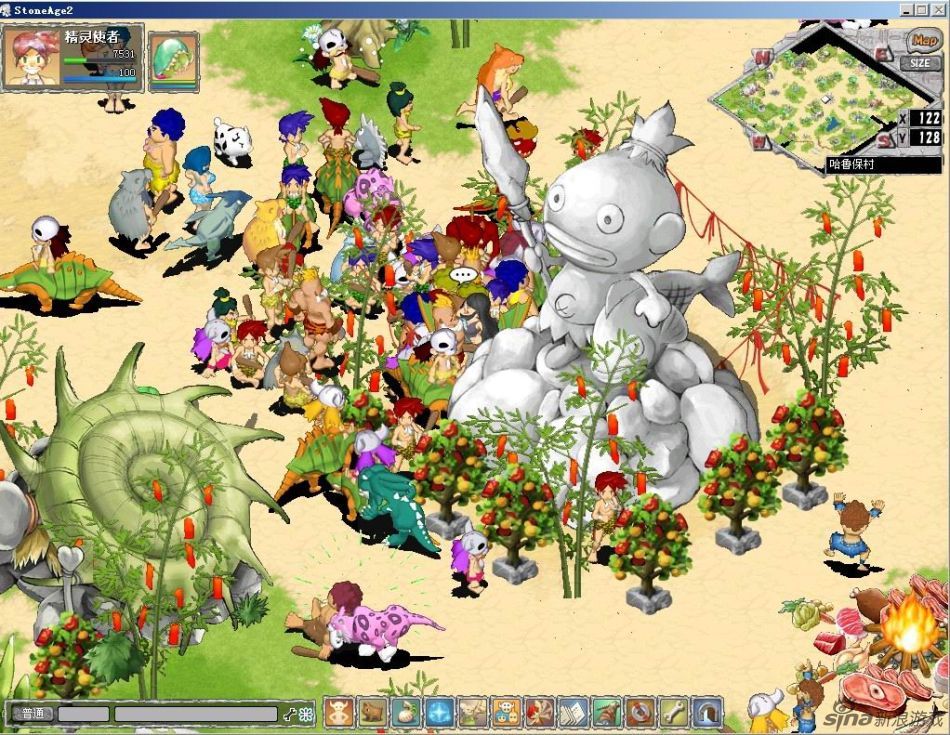Open the character figure toolbar icon

tap(339, 712)
